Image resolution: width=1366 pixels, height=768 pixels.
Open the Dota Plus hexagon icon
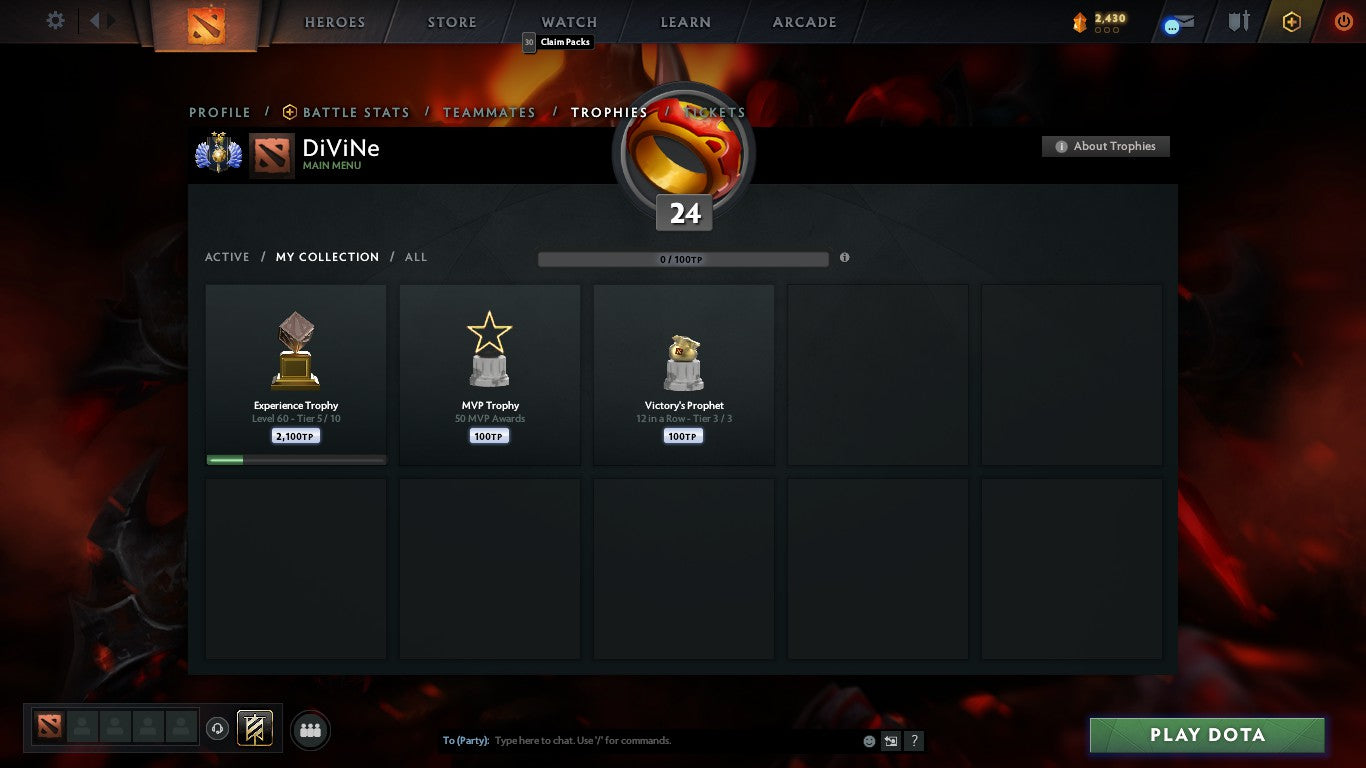click(1291, 21)
